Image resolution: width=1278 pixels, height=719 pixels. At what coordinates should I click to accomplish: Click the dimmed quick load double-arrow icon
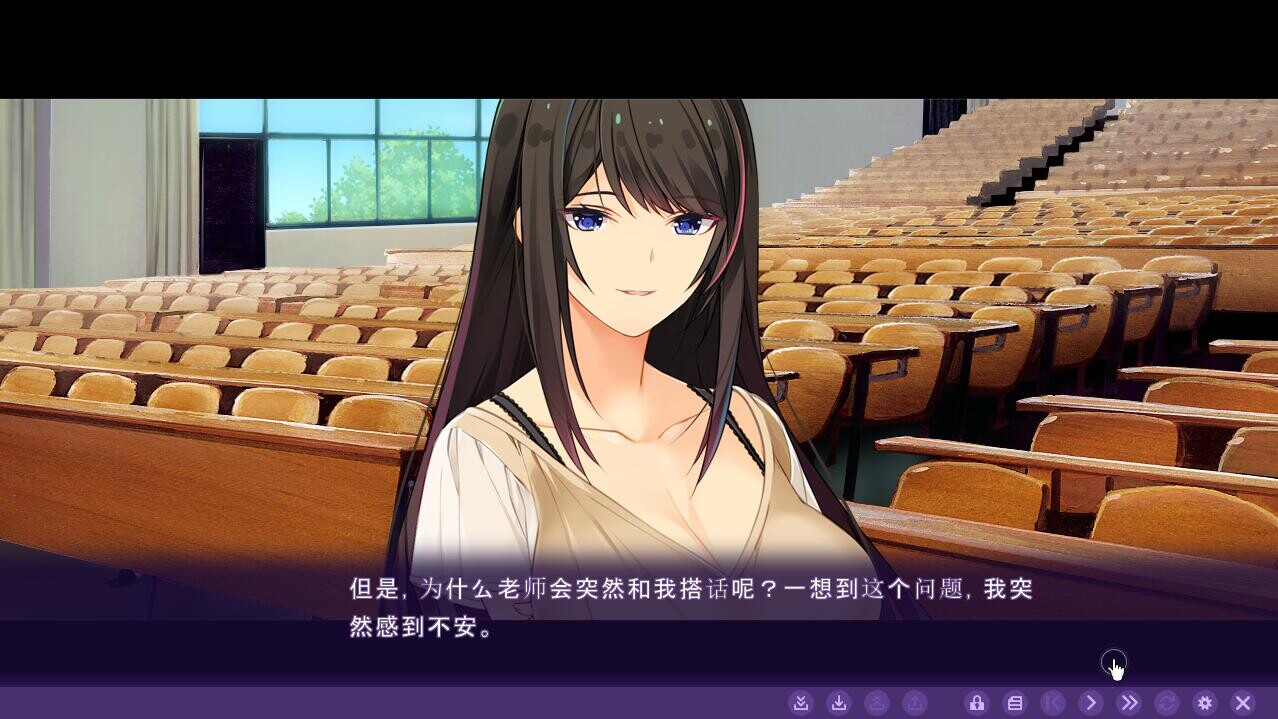tap(877, 703)
